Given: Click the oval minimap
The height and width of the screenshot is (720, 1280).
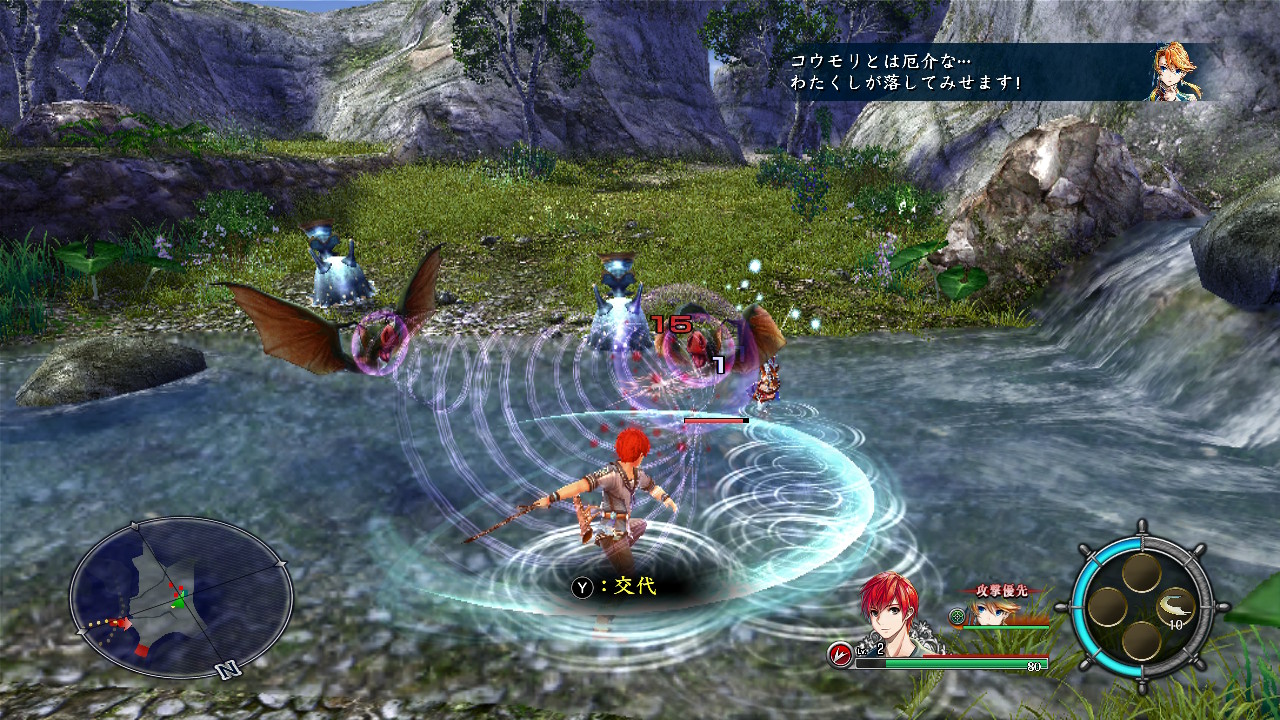Looking at the screenshot, I should [x=181, y=597].
